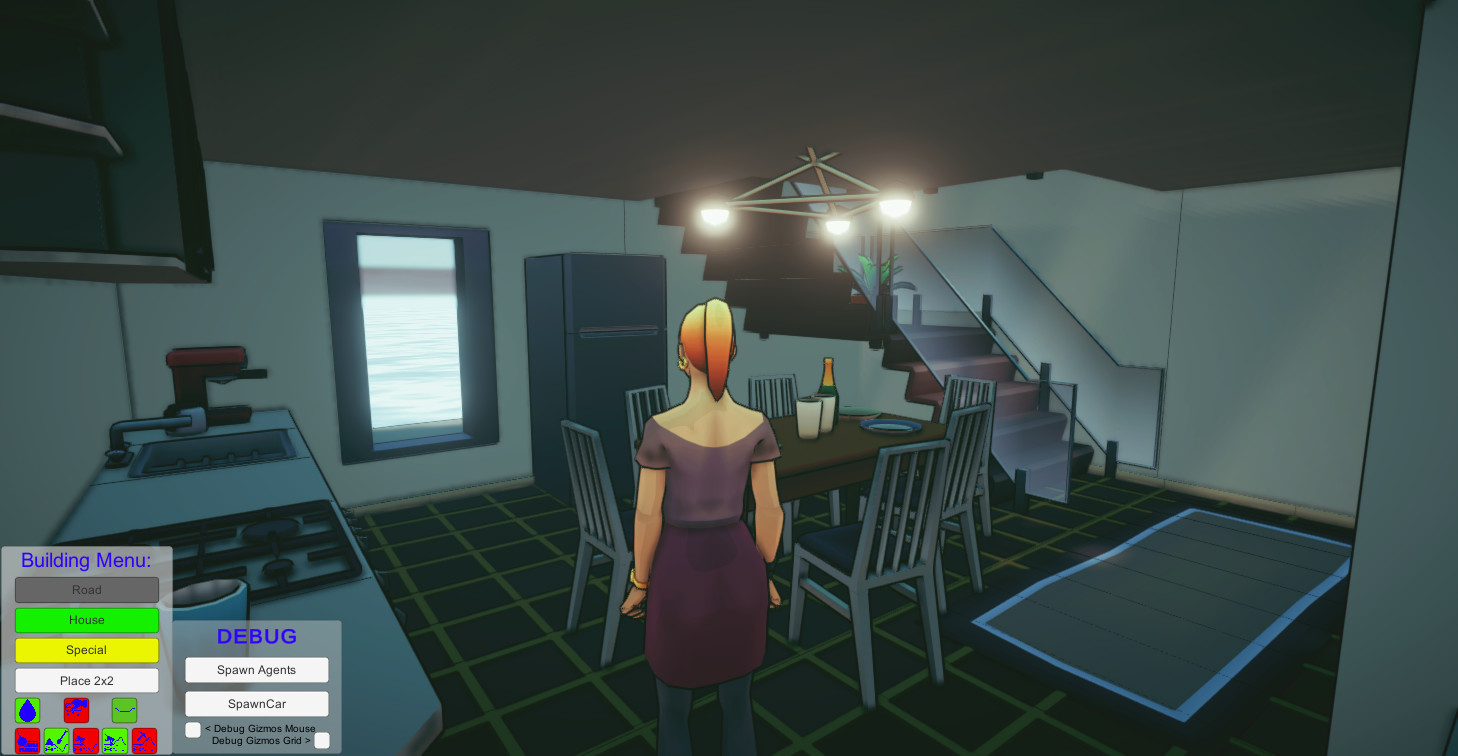This screenshot has width=1458, height=756.
Task: Click the red lower-terrain valley icon
Action: coord(86,740)
